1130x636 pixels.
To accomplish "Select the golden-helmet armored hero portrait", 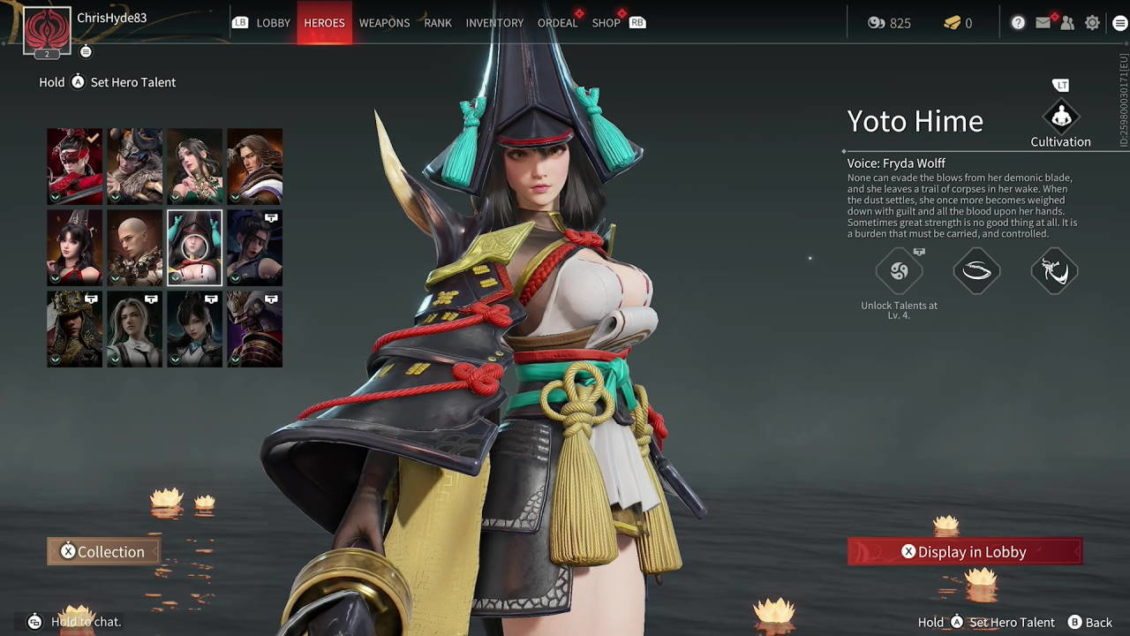I will 75,328.
